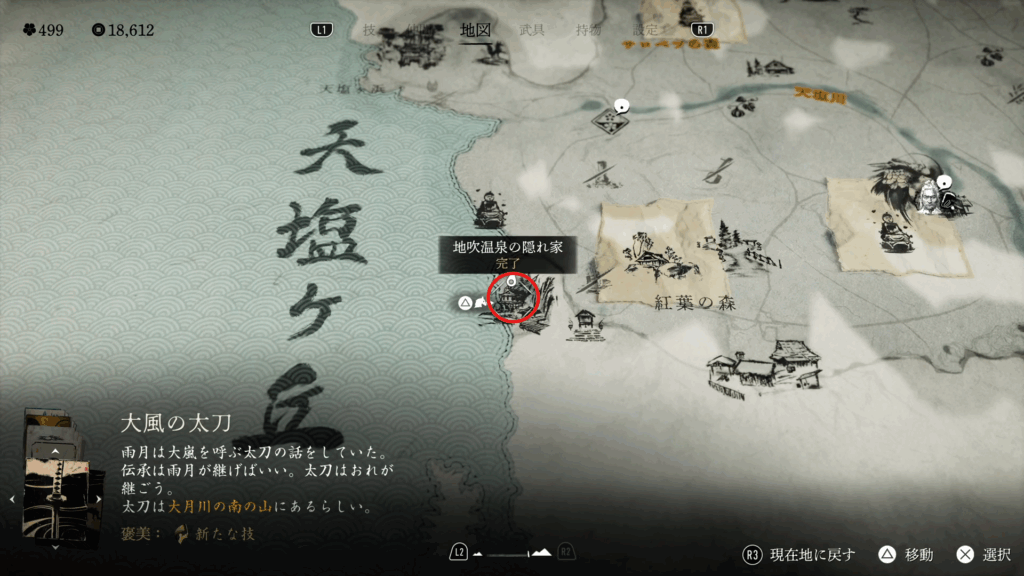Show the previous quest card with left arrow
The image size is (1024, 576).
(x=11, y=497)
